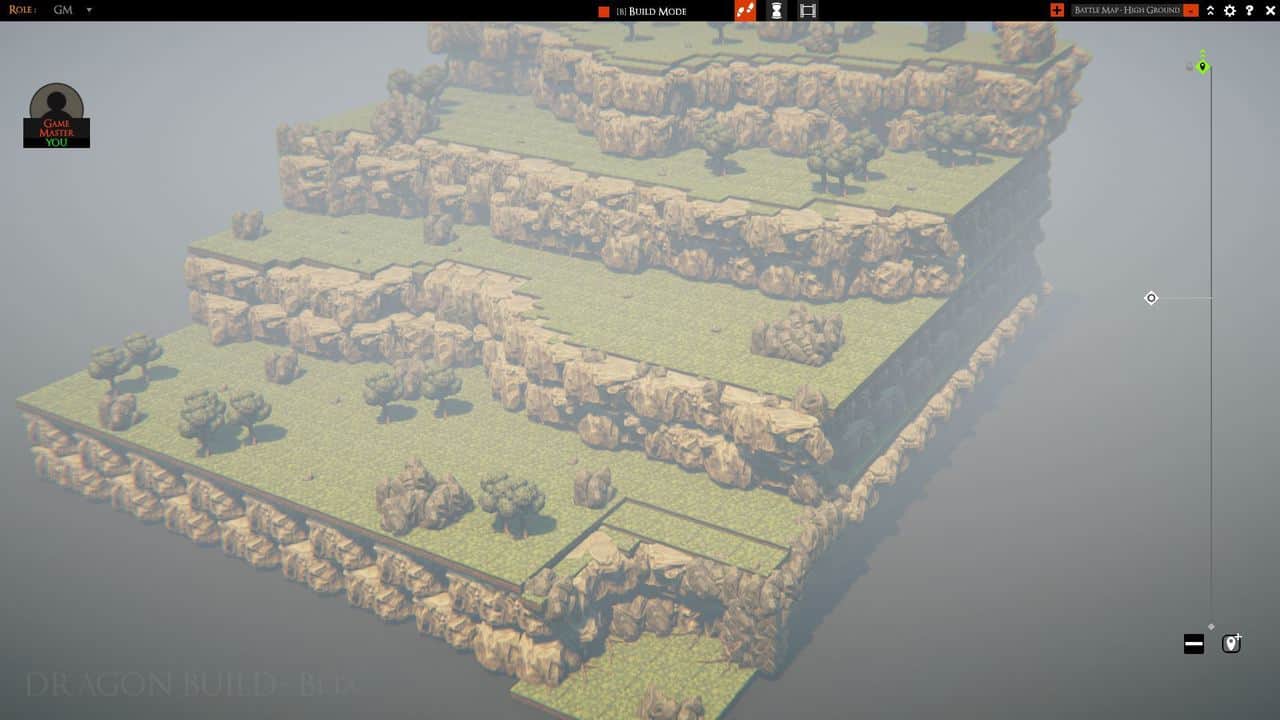Select the movement/footsteps mode icon
Viewport: 1280px width, 720px height.
pos(747,11)
